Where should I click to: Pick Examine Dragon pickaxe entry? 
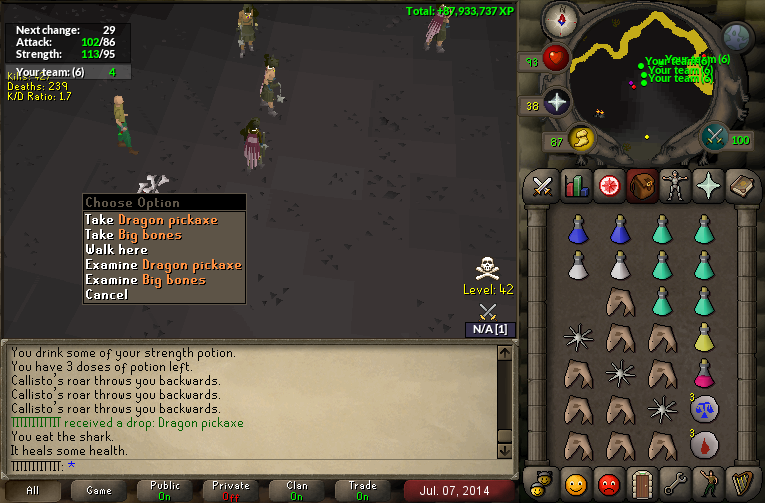point(163,265)
